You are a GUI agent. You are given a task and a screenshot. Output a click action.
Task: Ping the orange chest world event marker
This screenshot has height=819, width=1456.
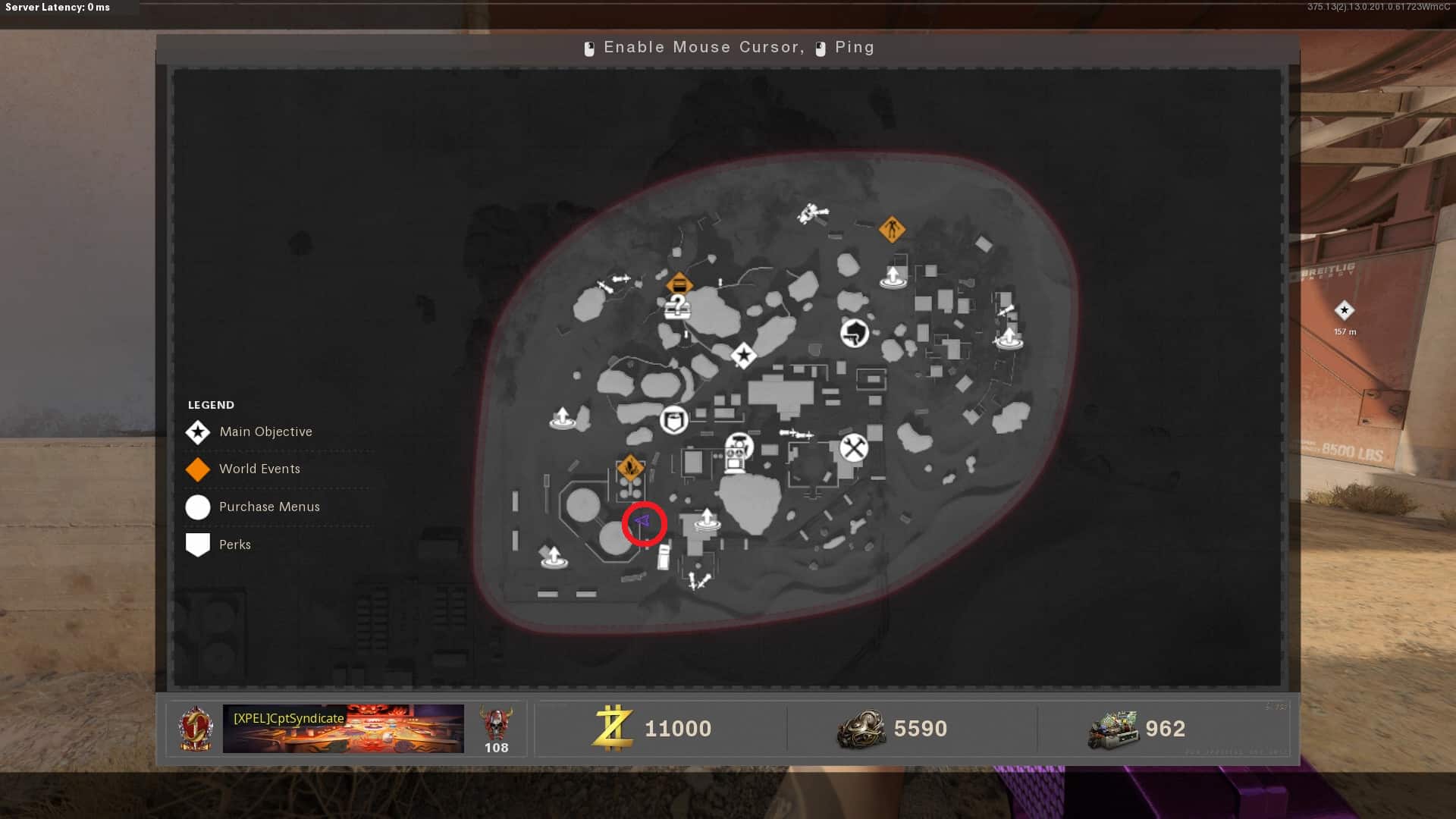(x=679, y=284)
